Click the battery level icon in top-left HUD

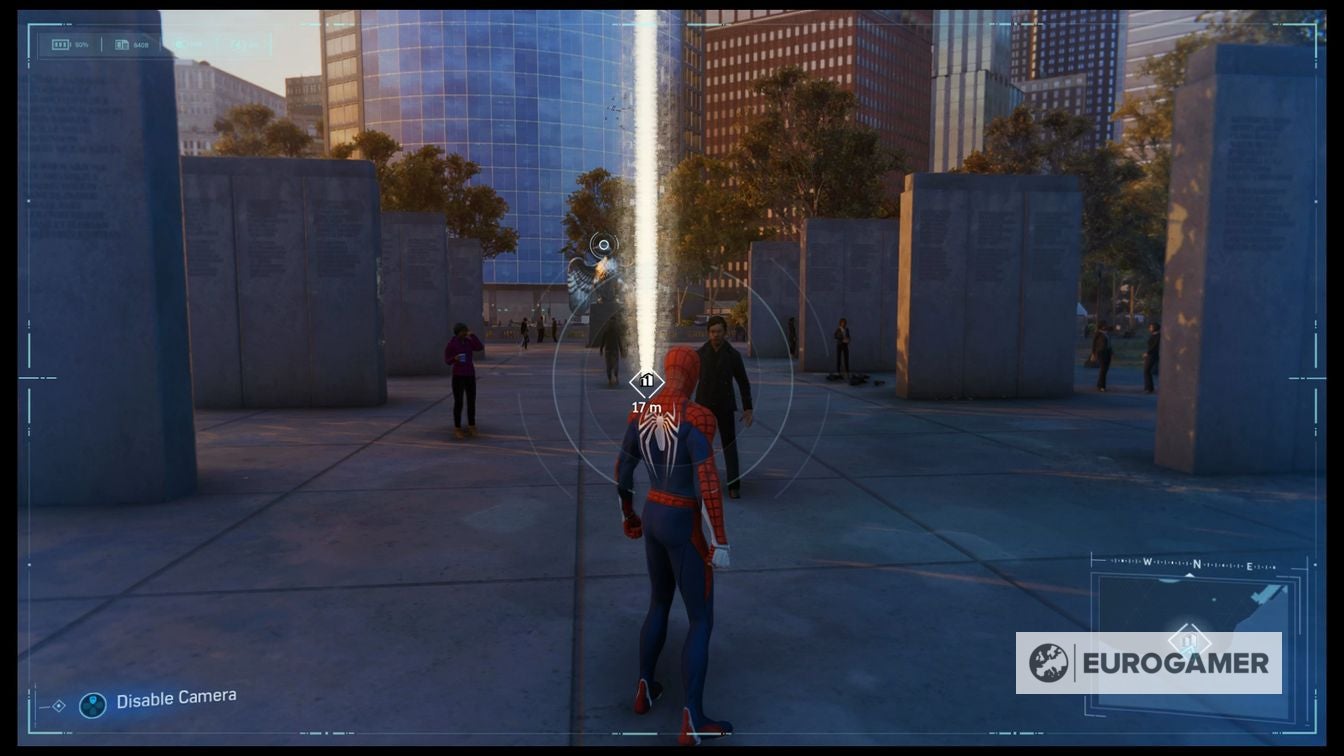[x=61, y=44]
